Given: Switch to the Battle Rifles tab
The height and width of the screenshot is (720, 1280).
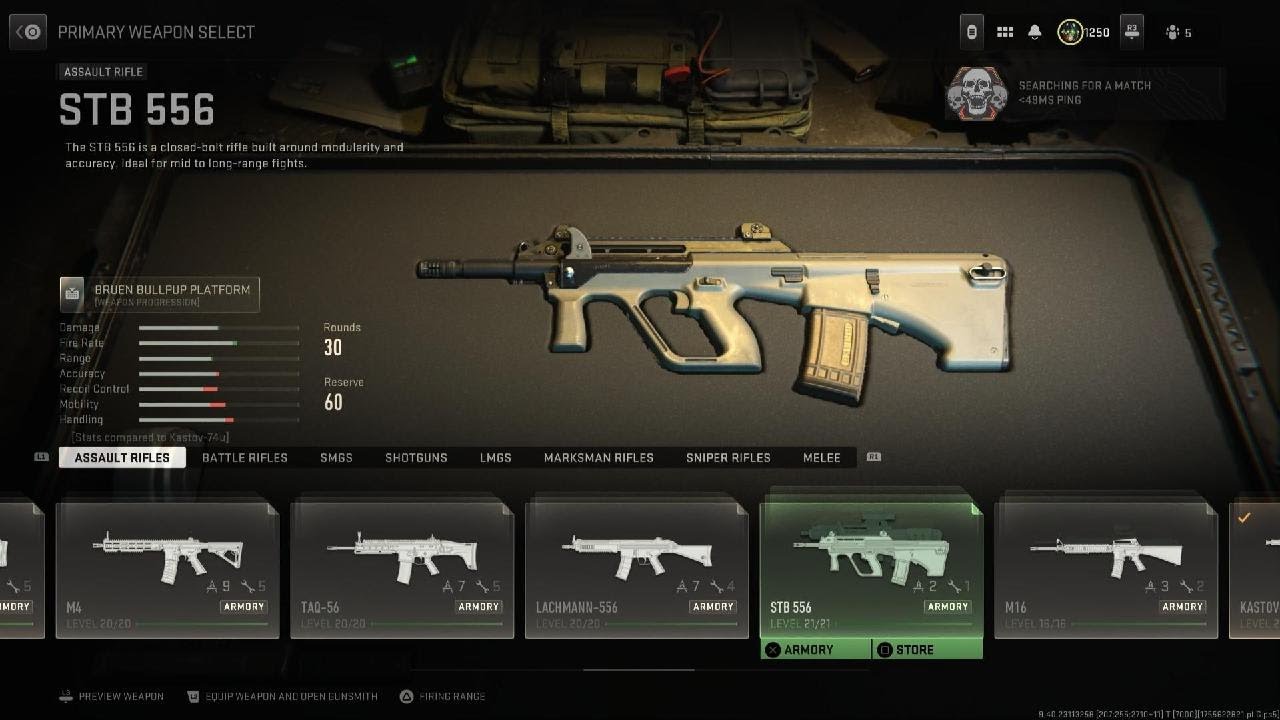Looking at the screenshot, I should point(245,457).
